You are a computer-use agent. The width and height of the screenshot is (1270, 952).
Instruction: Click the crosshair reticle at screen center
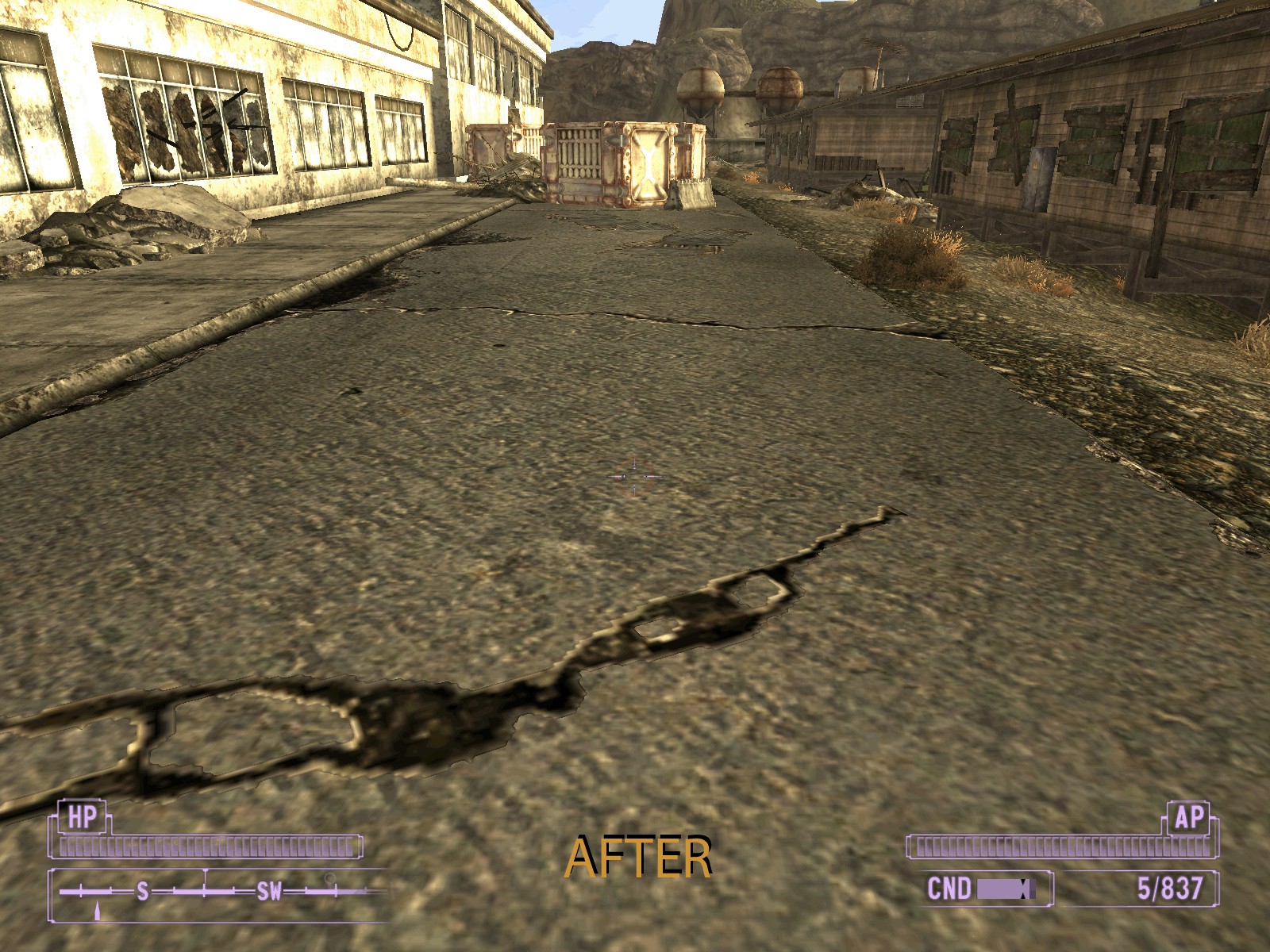(633, 475)
